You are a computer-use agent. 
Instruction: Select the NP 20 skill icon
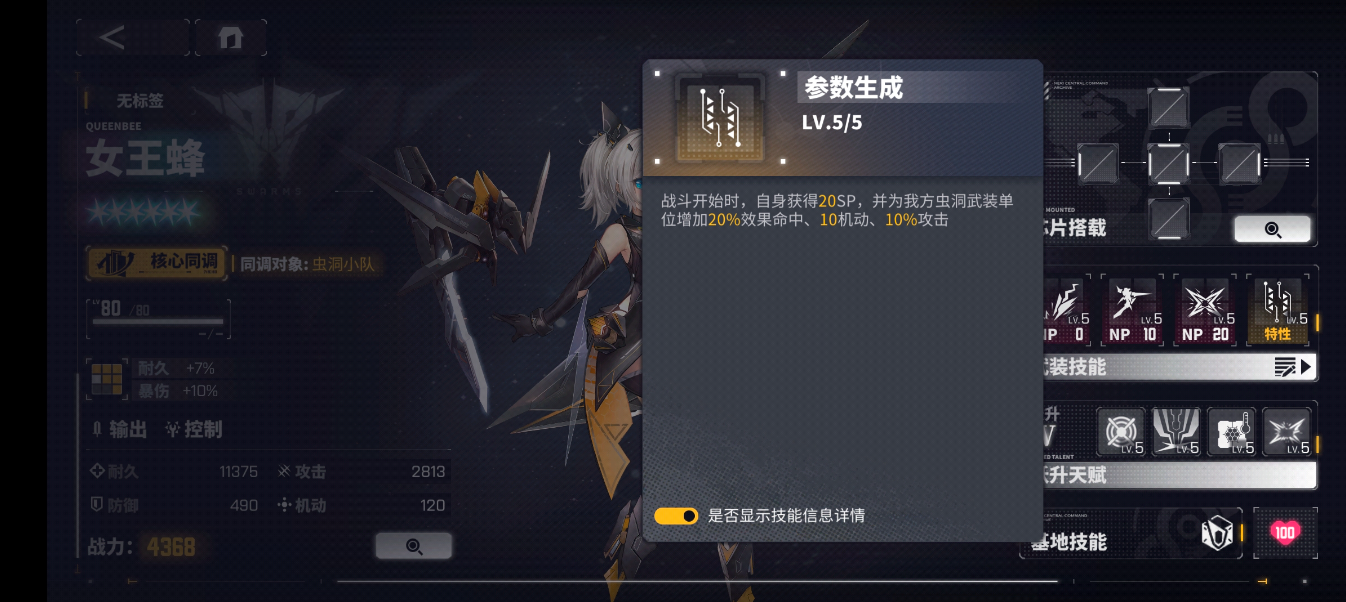click(1206, 309)
